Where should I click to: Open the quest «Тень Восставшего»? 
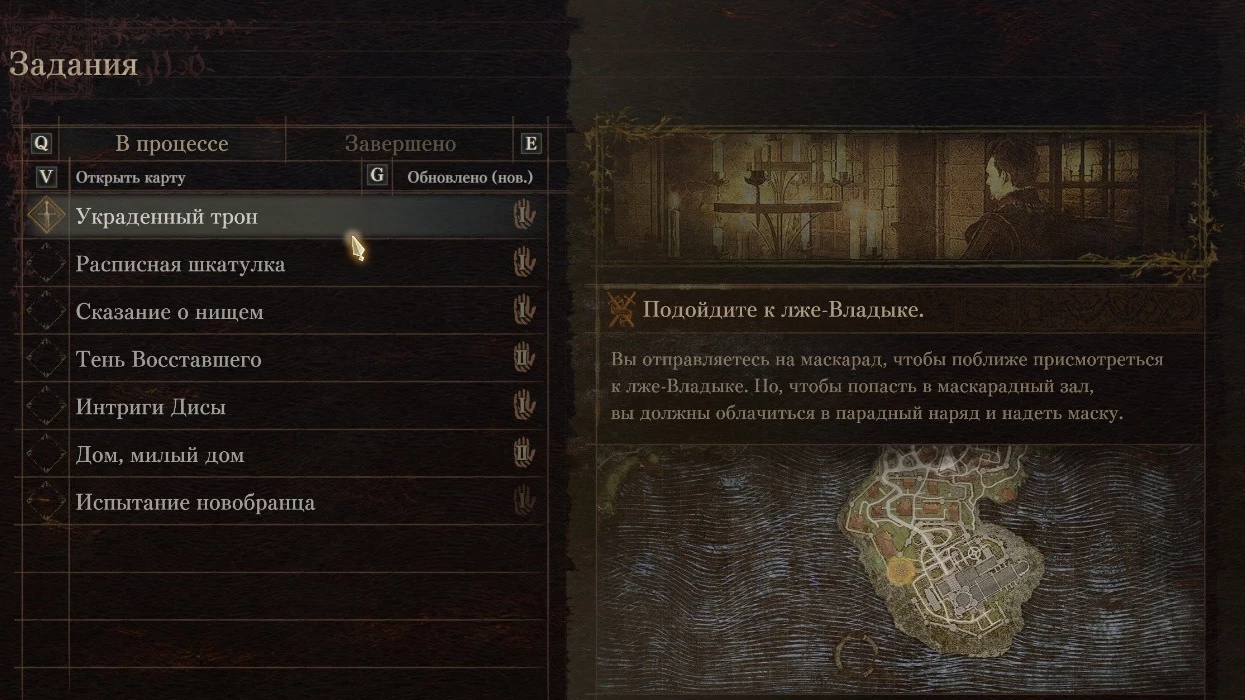[x=168, y=359]
